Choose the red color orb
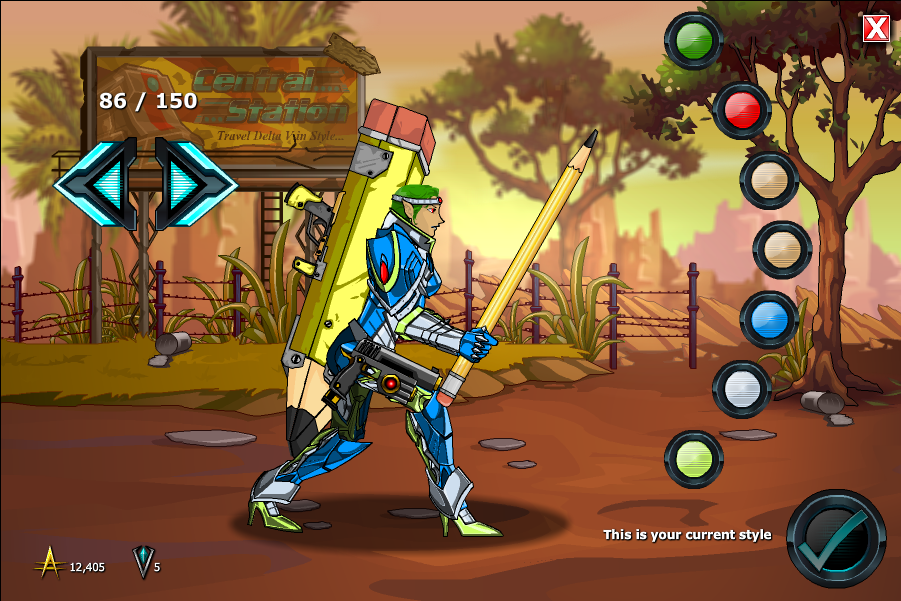901x601 pixels. [x=741, y=110]
